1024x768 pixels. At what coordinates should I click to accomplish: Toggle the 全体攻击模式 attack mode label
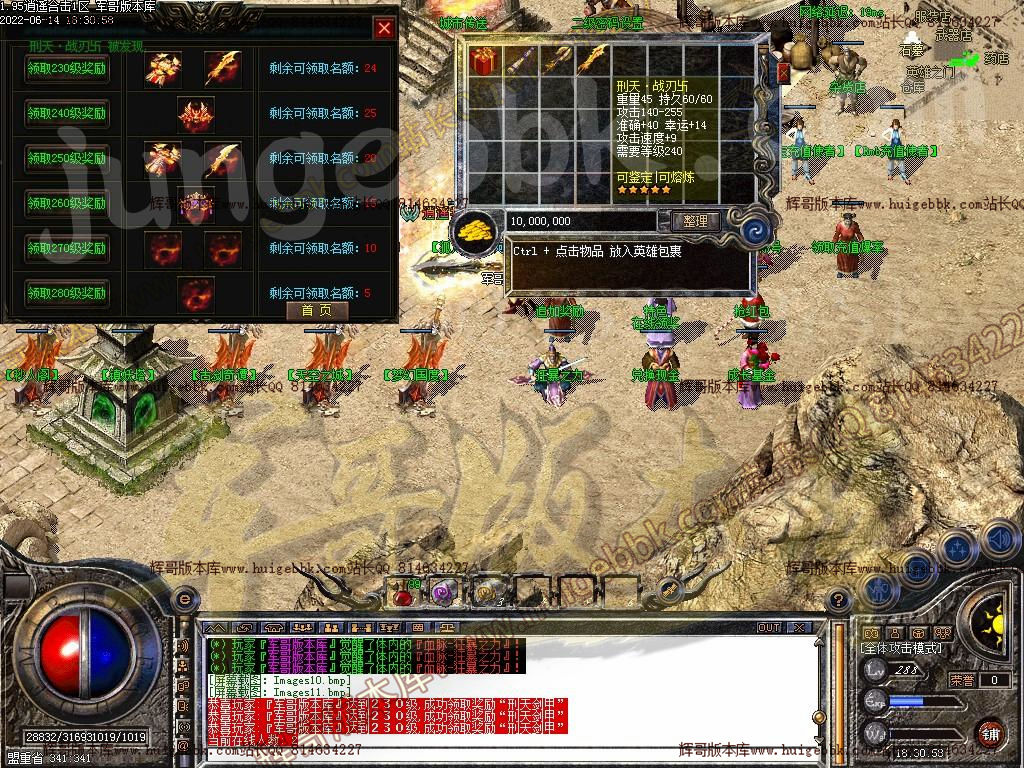[907, 648]
